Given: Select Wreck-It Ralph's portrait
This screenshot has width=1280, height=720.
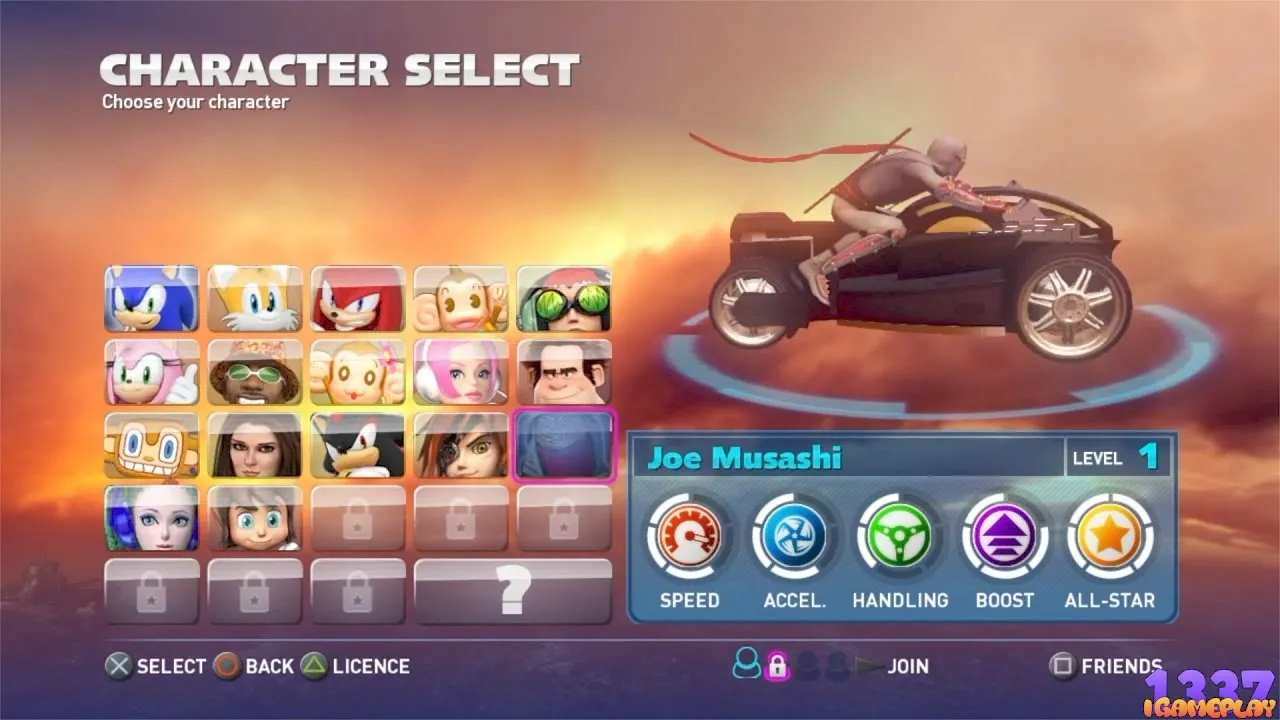Looking at the screenshot, I should coord(563,372).
